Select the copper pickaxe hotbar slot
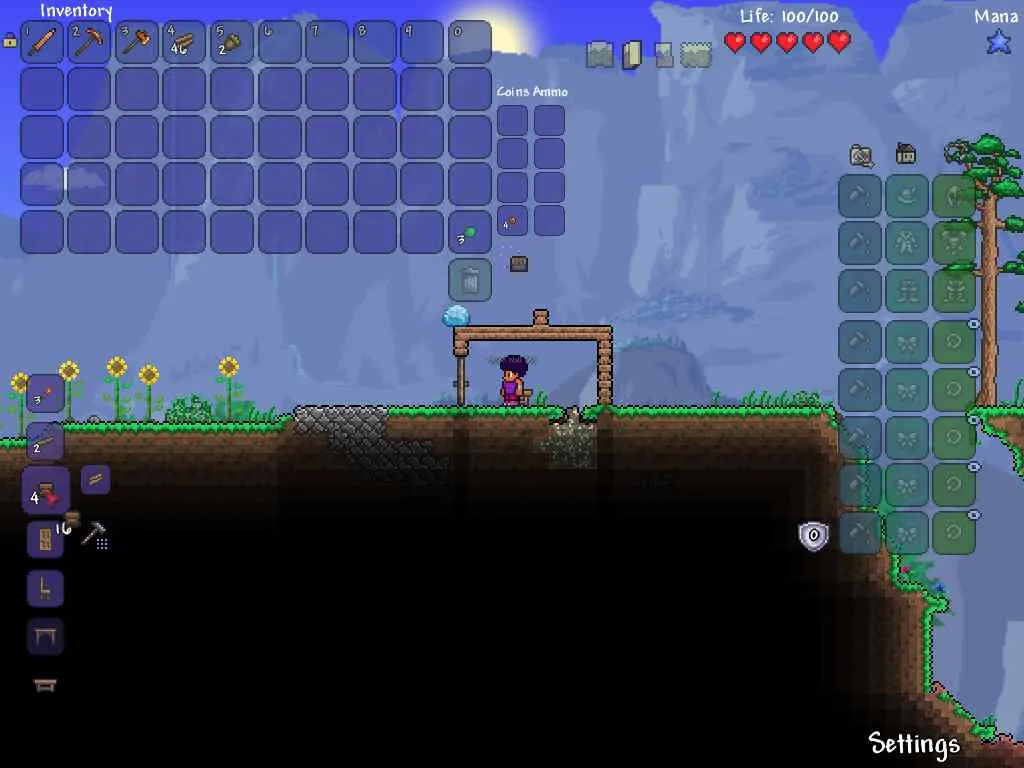Screen dimensions: 1024x768 tap(91, 43)
